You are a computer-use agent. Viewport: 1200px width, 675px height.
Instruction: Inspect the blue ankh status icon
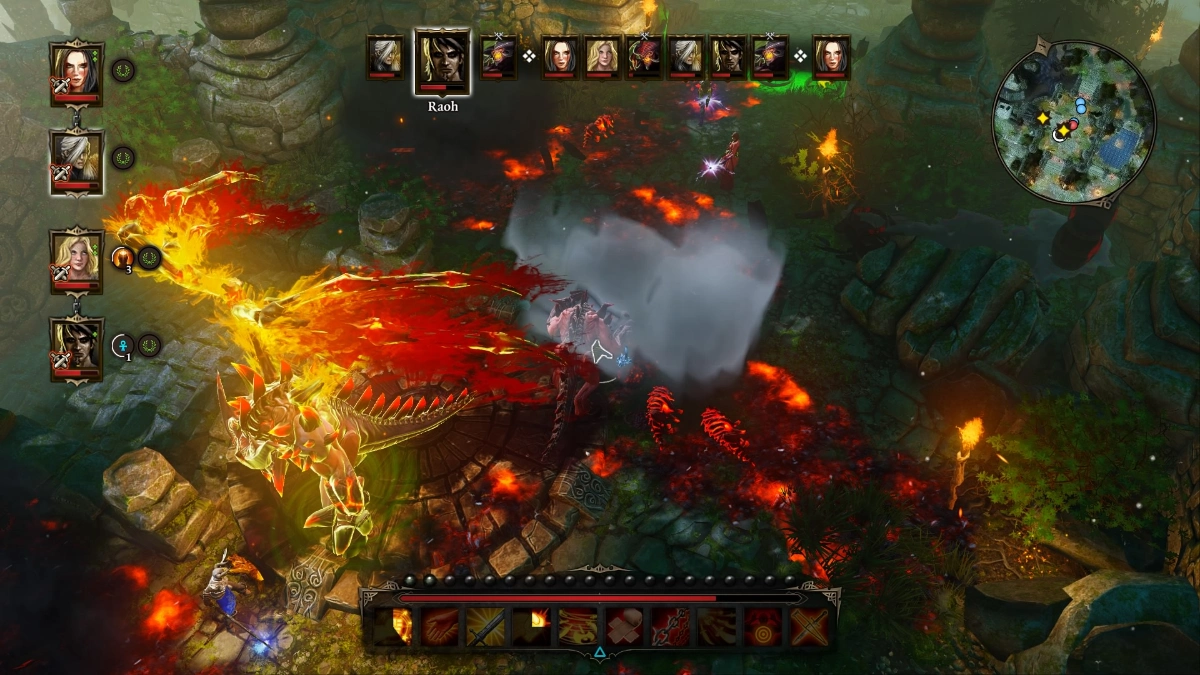point(123,346)
